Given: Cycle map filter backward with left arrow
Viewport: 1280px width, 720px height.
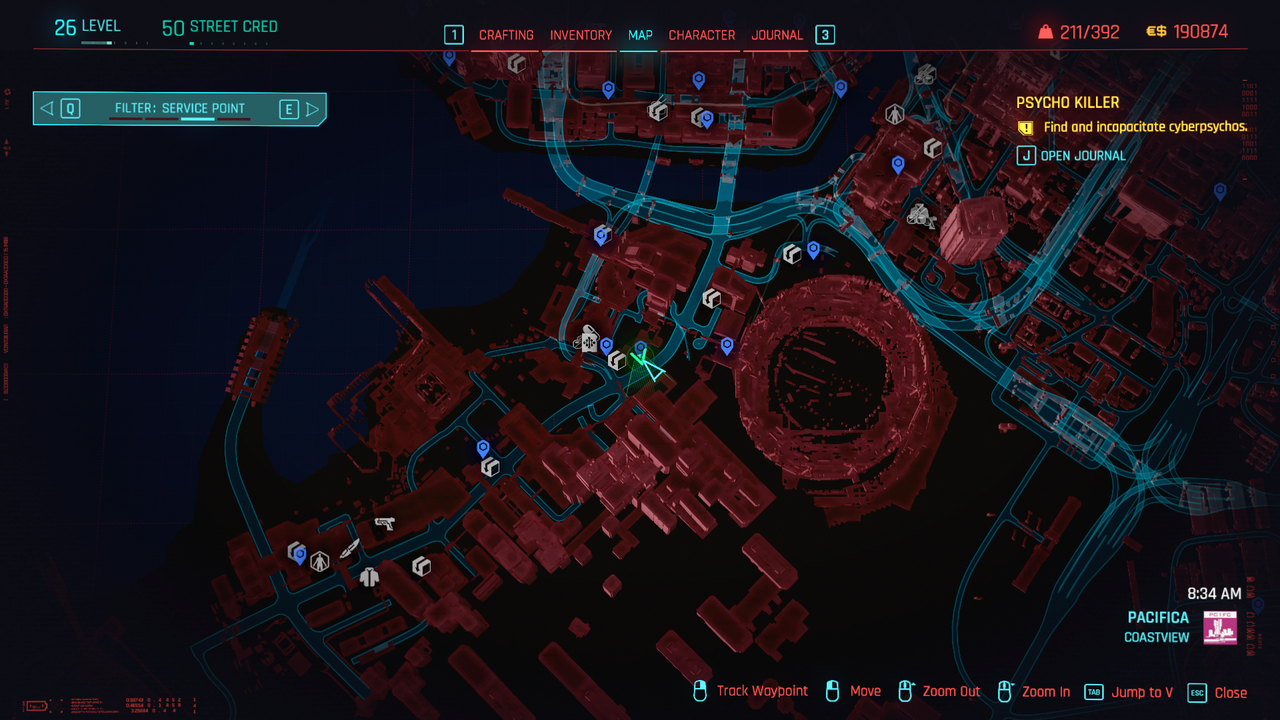Looking at the screenshot, I should 47,109.
